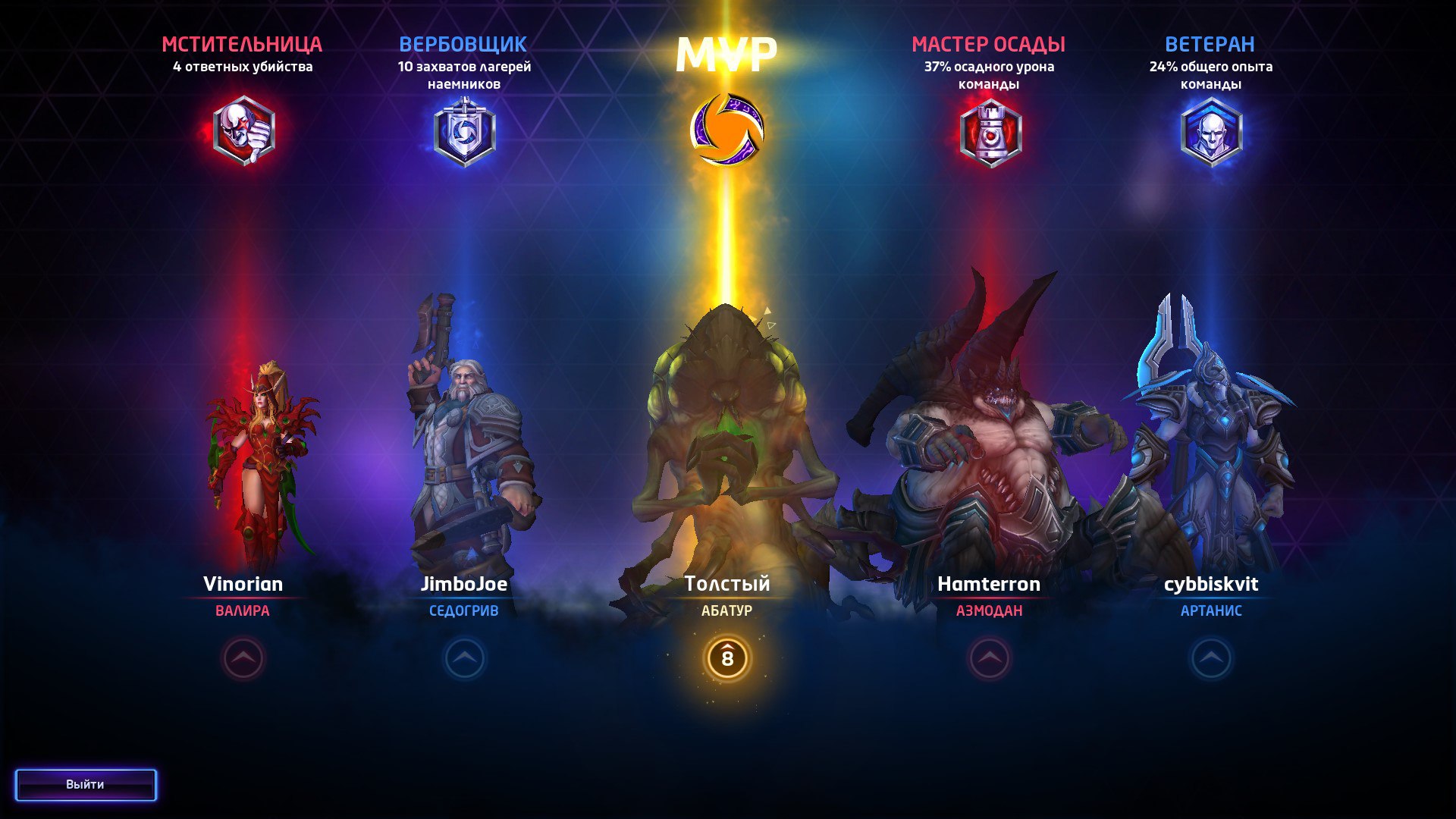Click the Ветеран award medal icon
The image size is (1456, 819).
[x=1212, y=131]
